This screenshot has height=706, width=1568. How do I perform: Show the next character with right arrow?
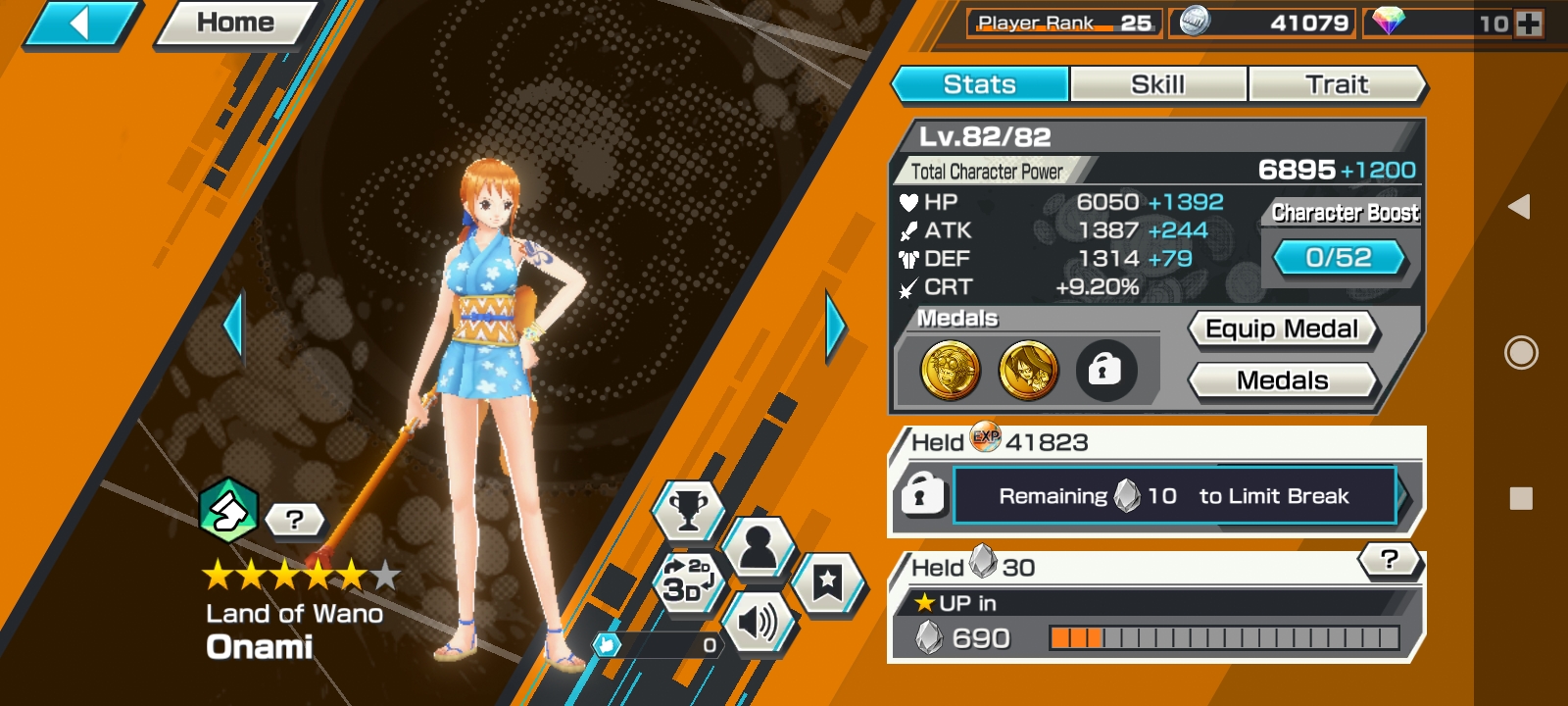tap(835, 326)
